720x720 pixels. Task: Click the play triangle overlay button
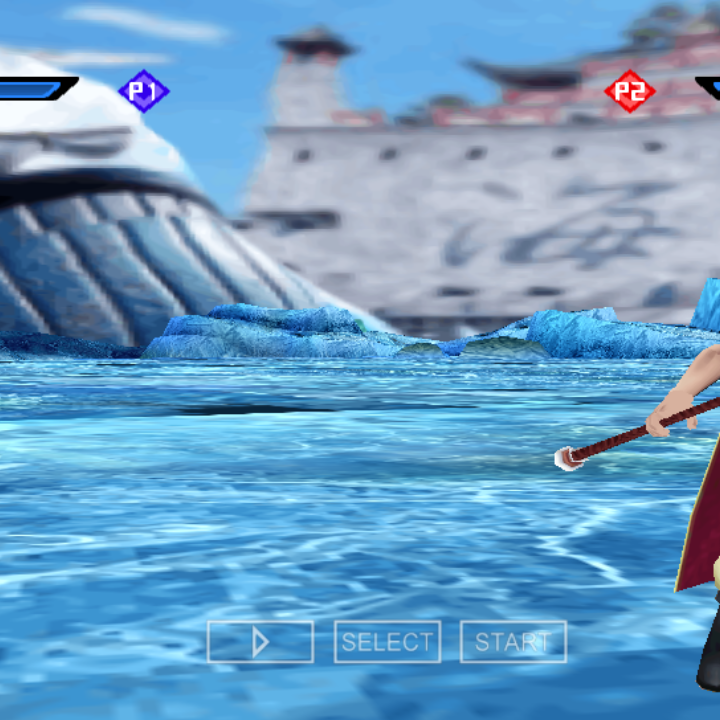click(x=260, y=642)
